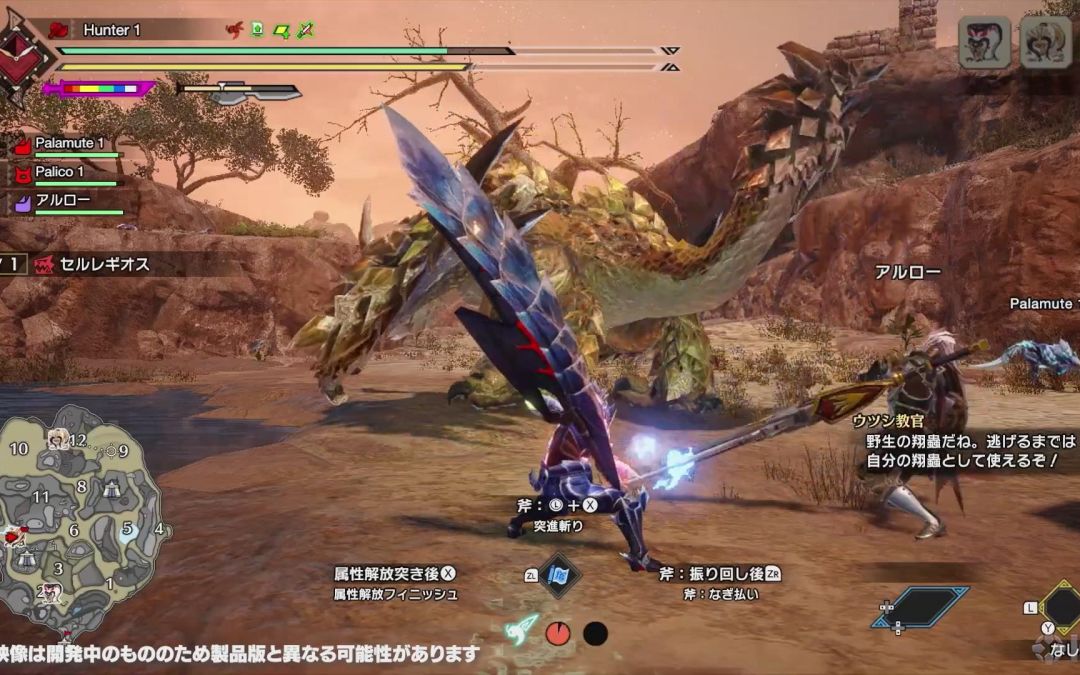Click area 5 on the minimap

tap(128, 529)
